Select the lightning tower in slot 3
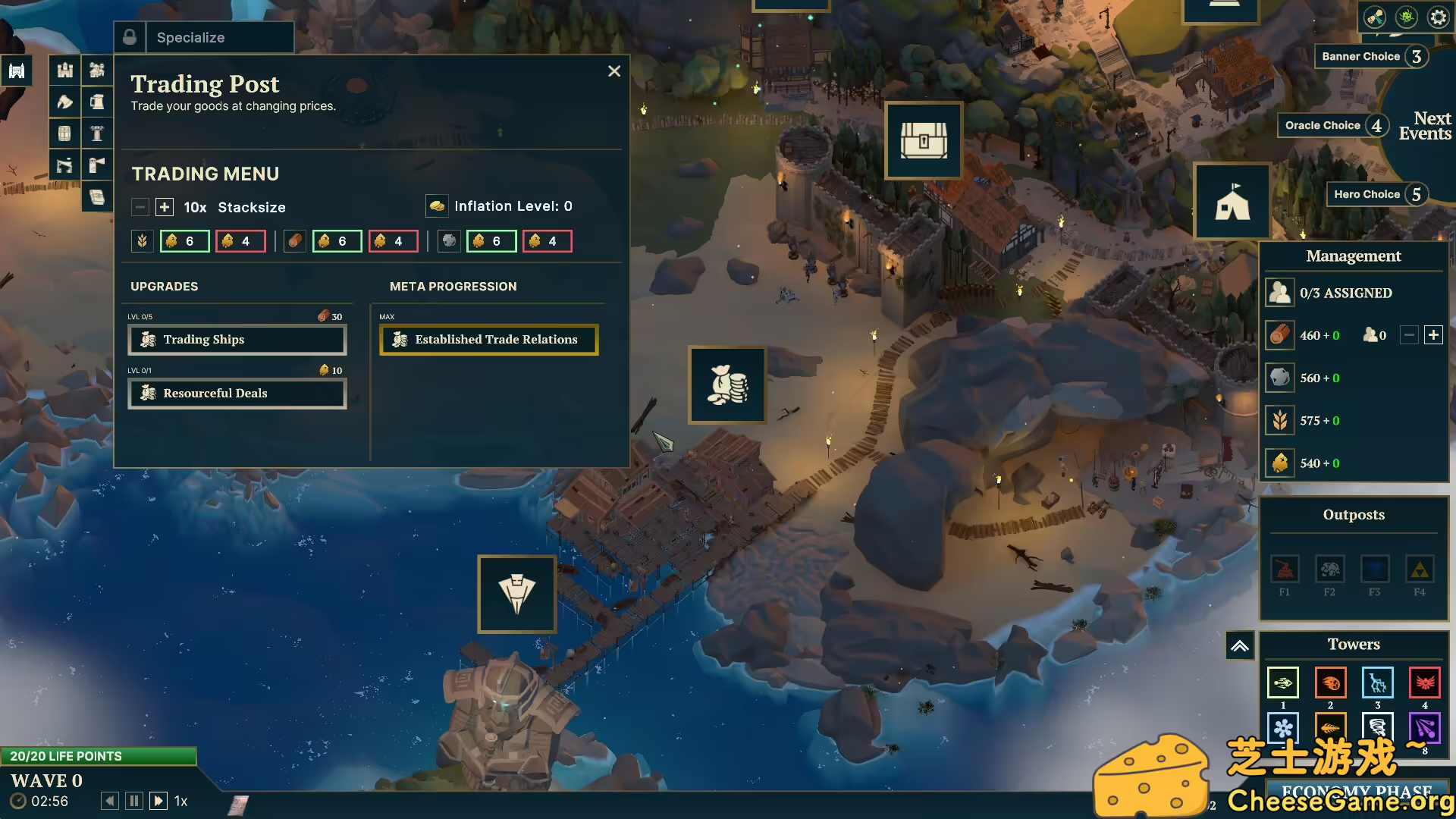The image size is (1456, 819). [x=1378, y=682]
